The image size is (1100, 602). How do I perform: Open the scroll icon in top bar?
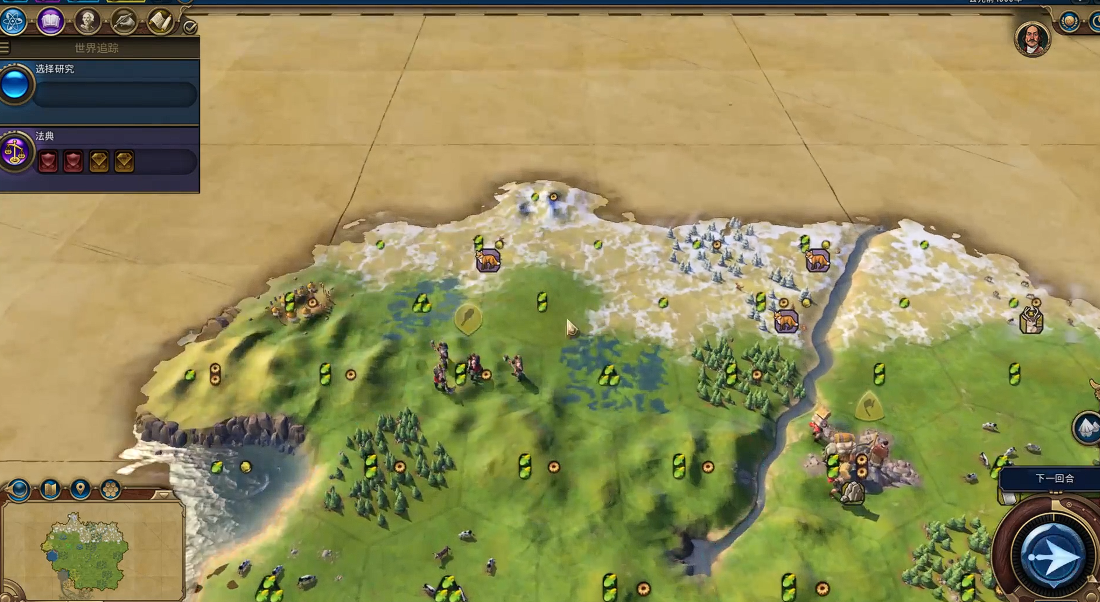(x=160, y=20)
